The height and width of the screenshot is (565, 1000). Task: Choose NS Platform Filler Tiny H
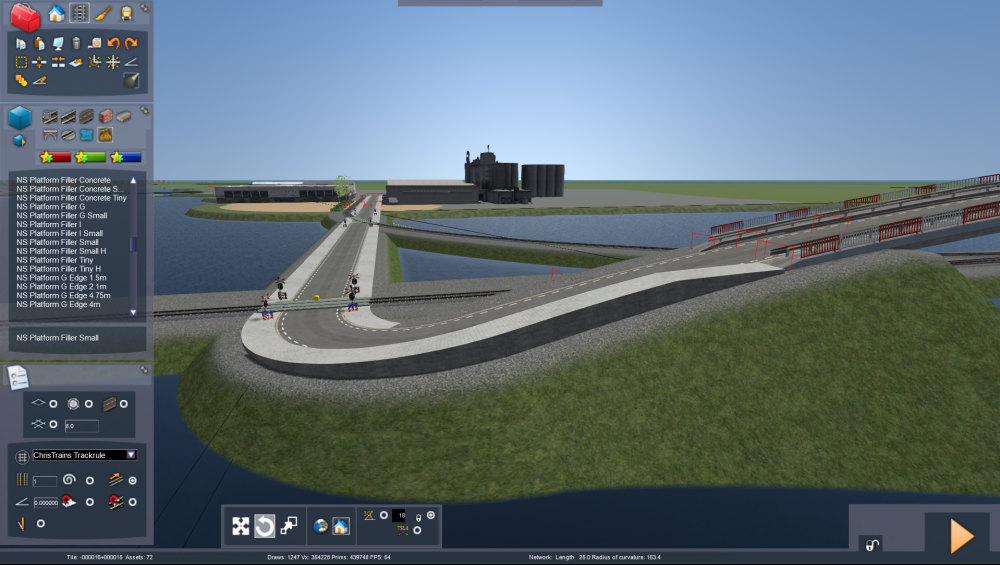(x=61, y=269)
